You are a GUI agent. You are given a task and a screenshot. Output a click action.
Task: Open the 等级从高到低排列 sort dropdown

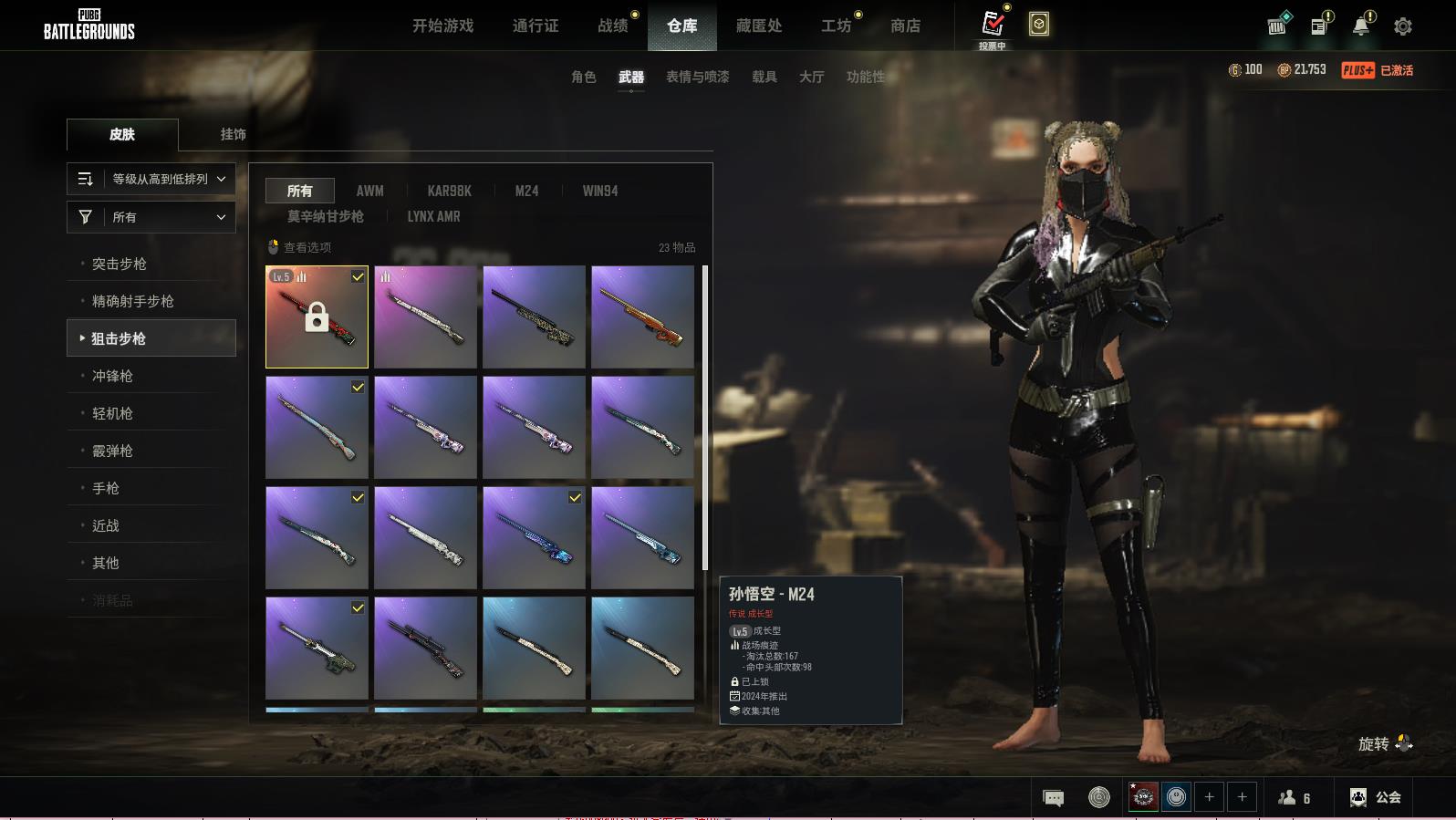click(x=151, y=179)
